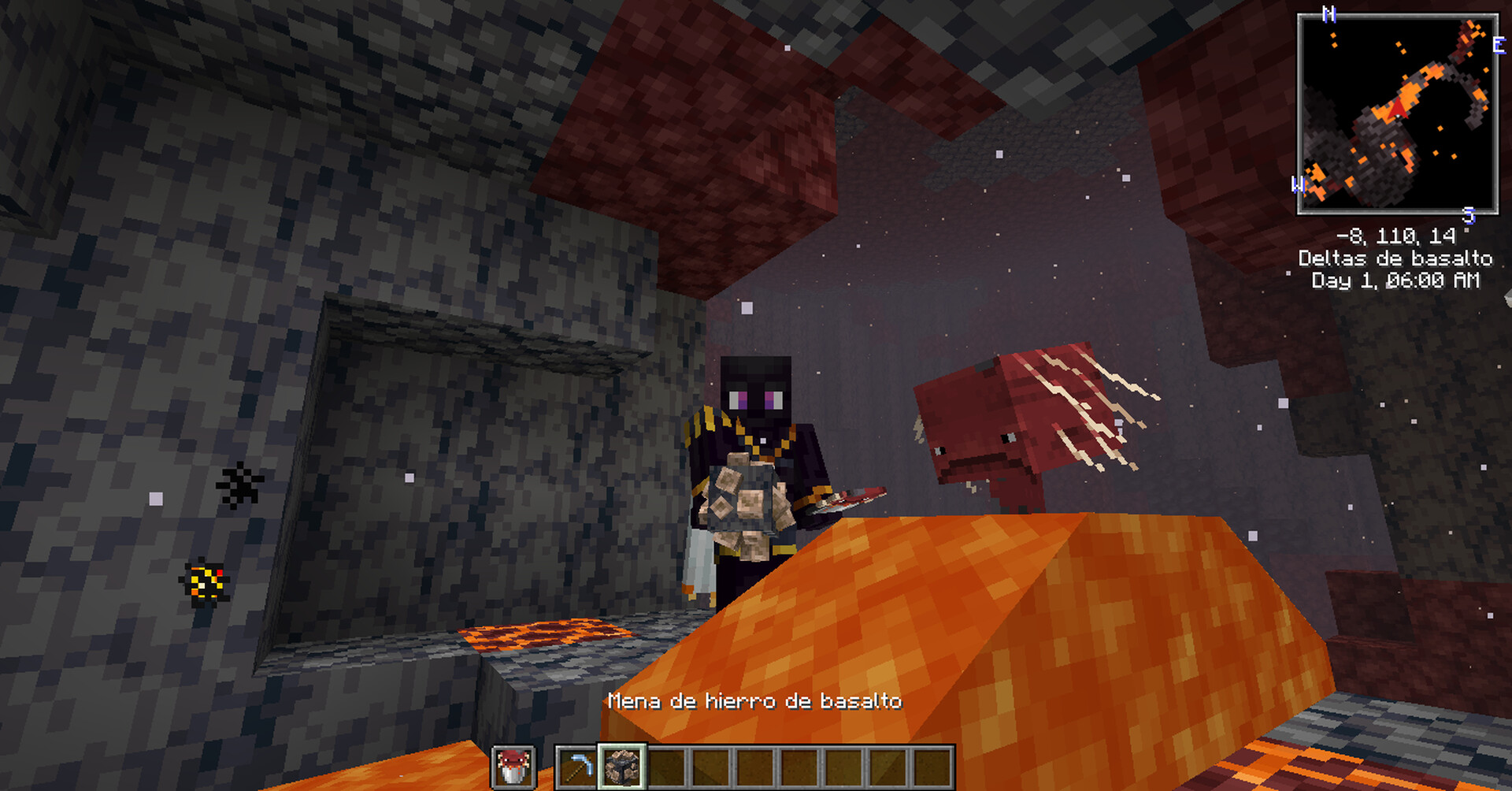Select the basalt iron ore hotbar slot
1512x791 pixels.
point(621,767)
